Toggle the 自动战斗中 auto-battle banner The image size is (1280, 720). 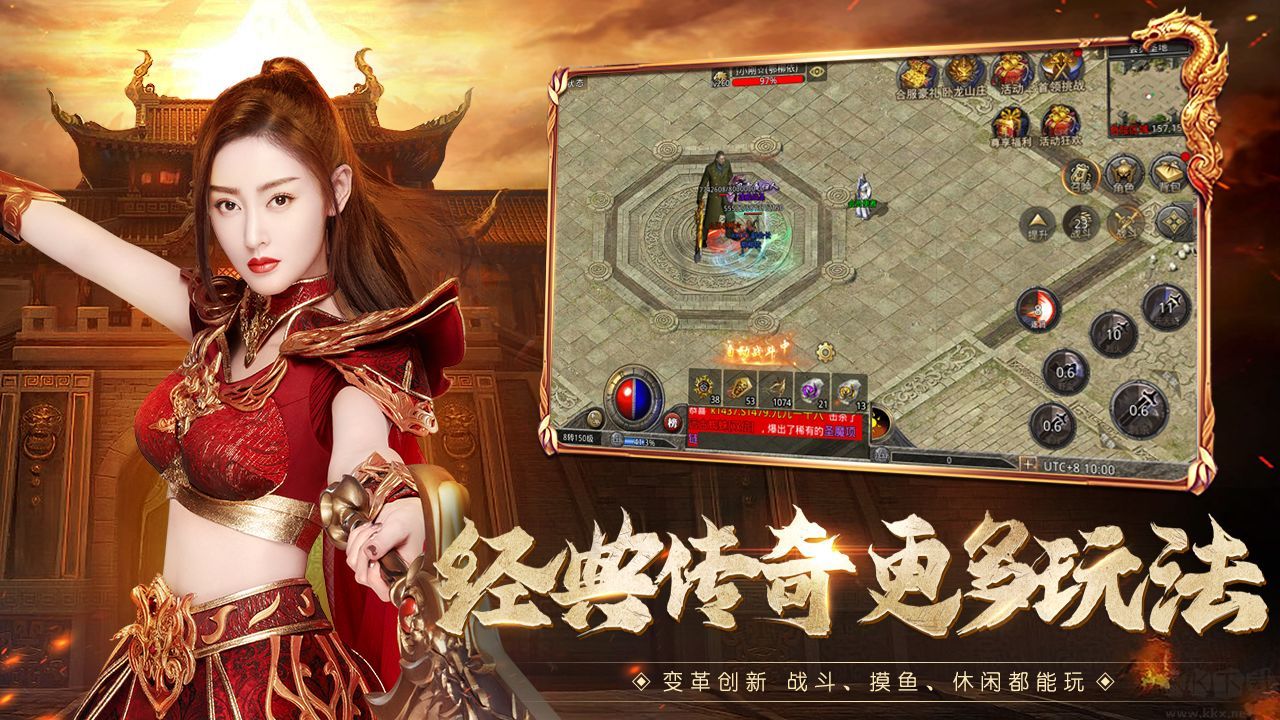[757, 350]
